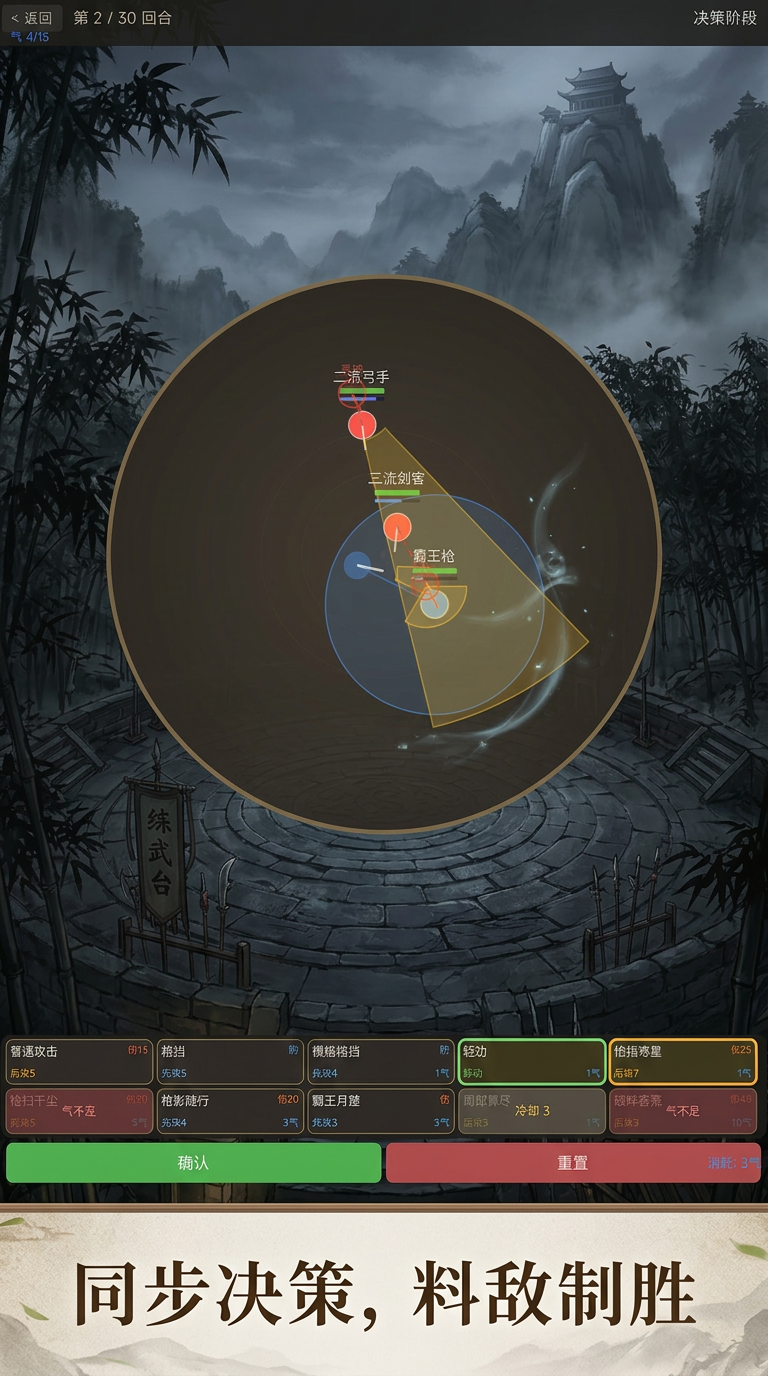Click the skill card showing 冷却 3
The image size is (768, 1376).
point(532,1111)
